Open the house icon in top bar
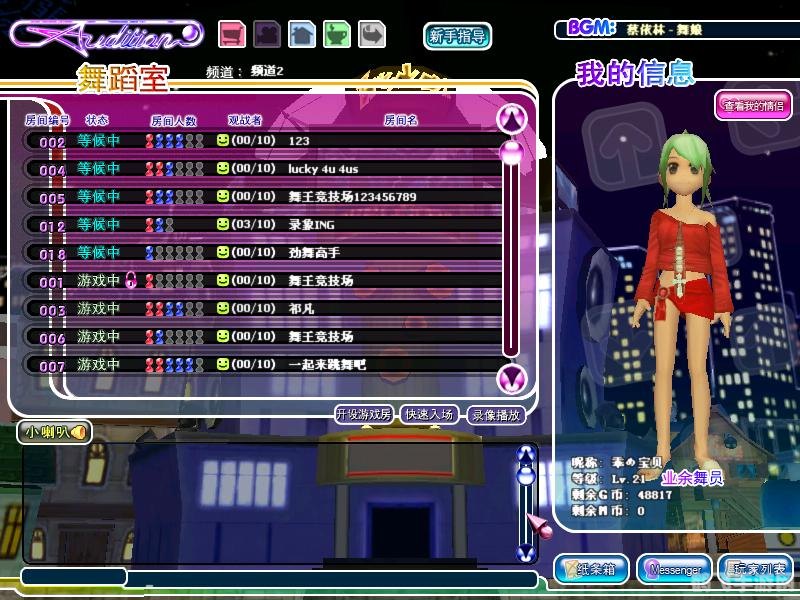Image resolution: width=800 pixels, height=600 pixels. [302, 34]
